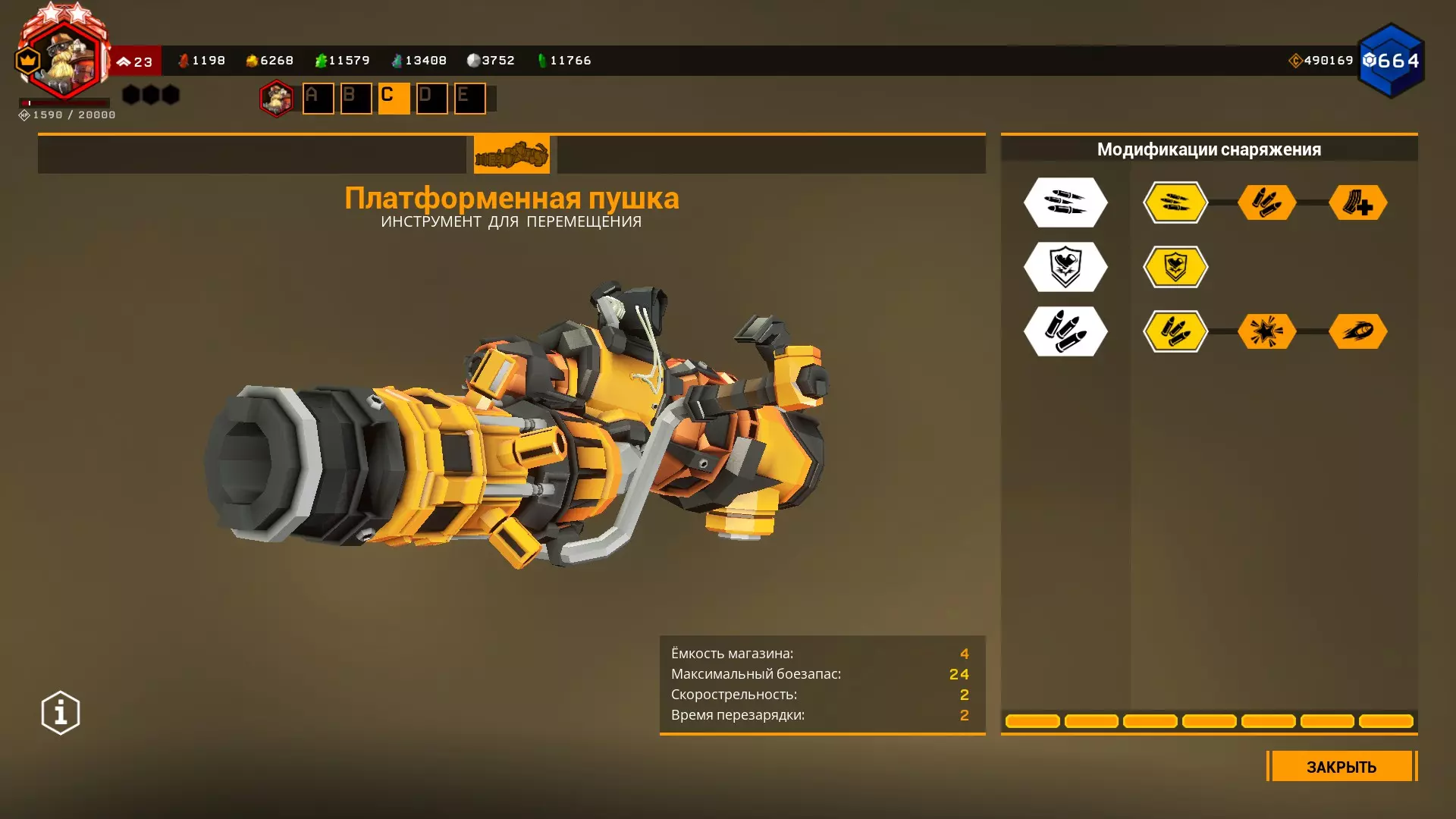Pick the ammo-belt-plus upgrade

(x=1358, y=202)
